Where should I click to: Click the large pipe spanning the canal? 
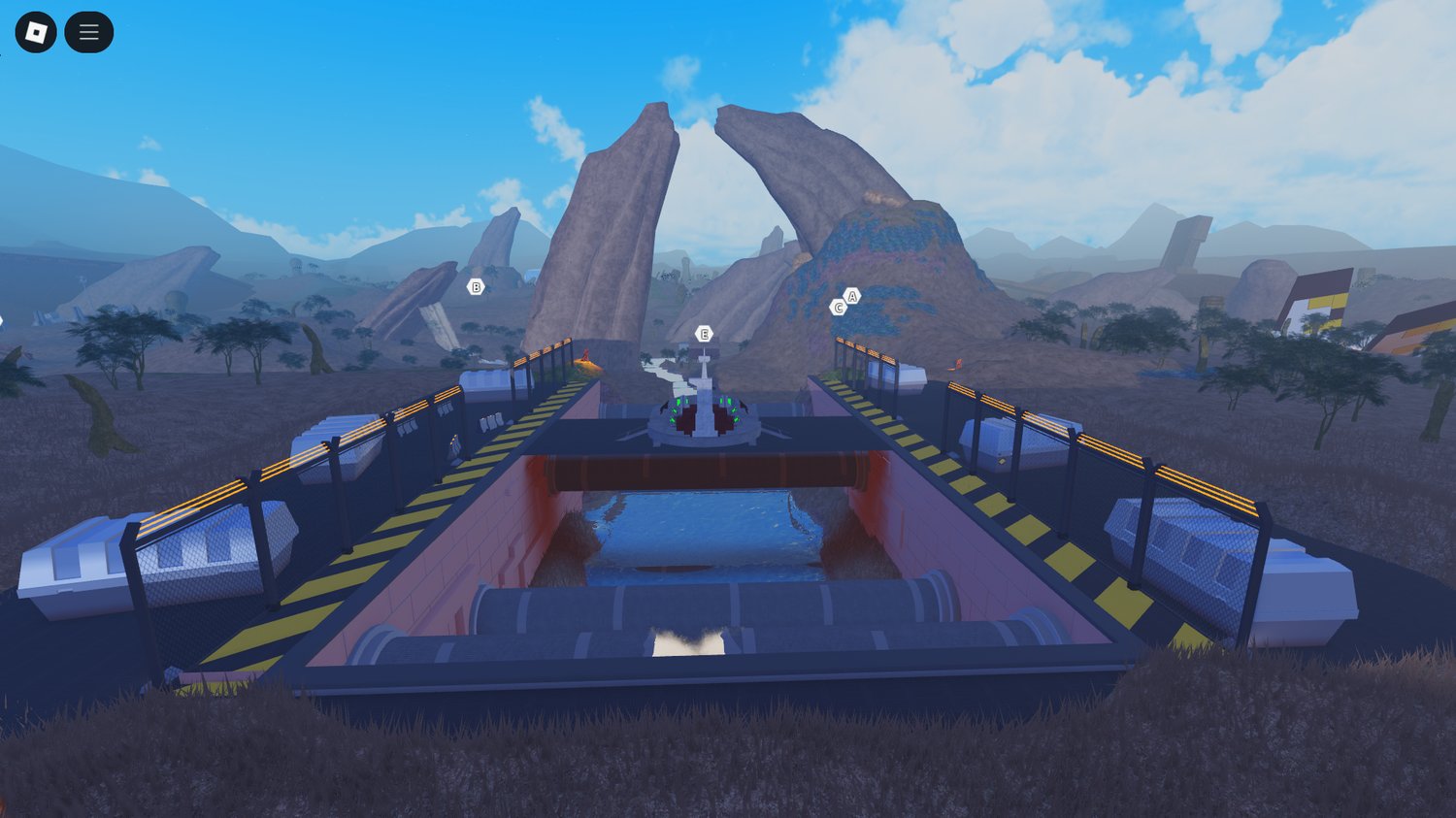pos(707,471)
